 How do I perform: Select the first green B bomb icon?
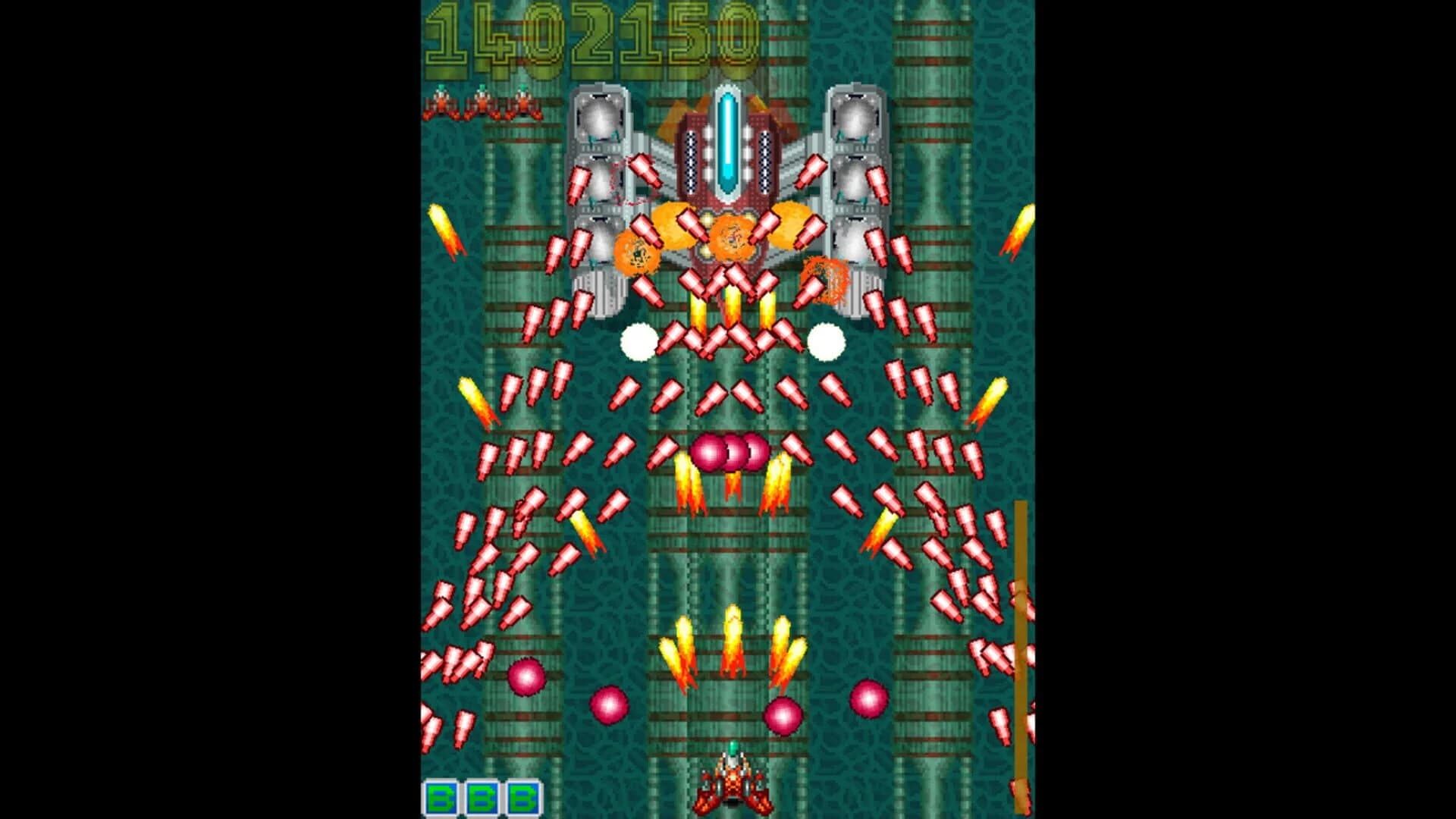tap(441, 797)
